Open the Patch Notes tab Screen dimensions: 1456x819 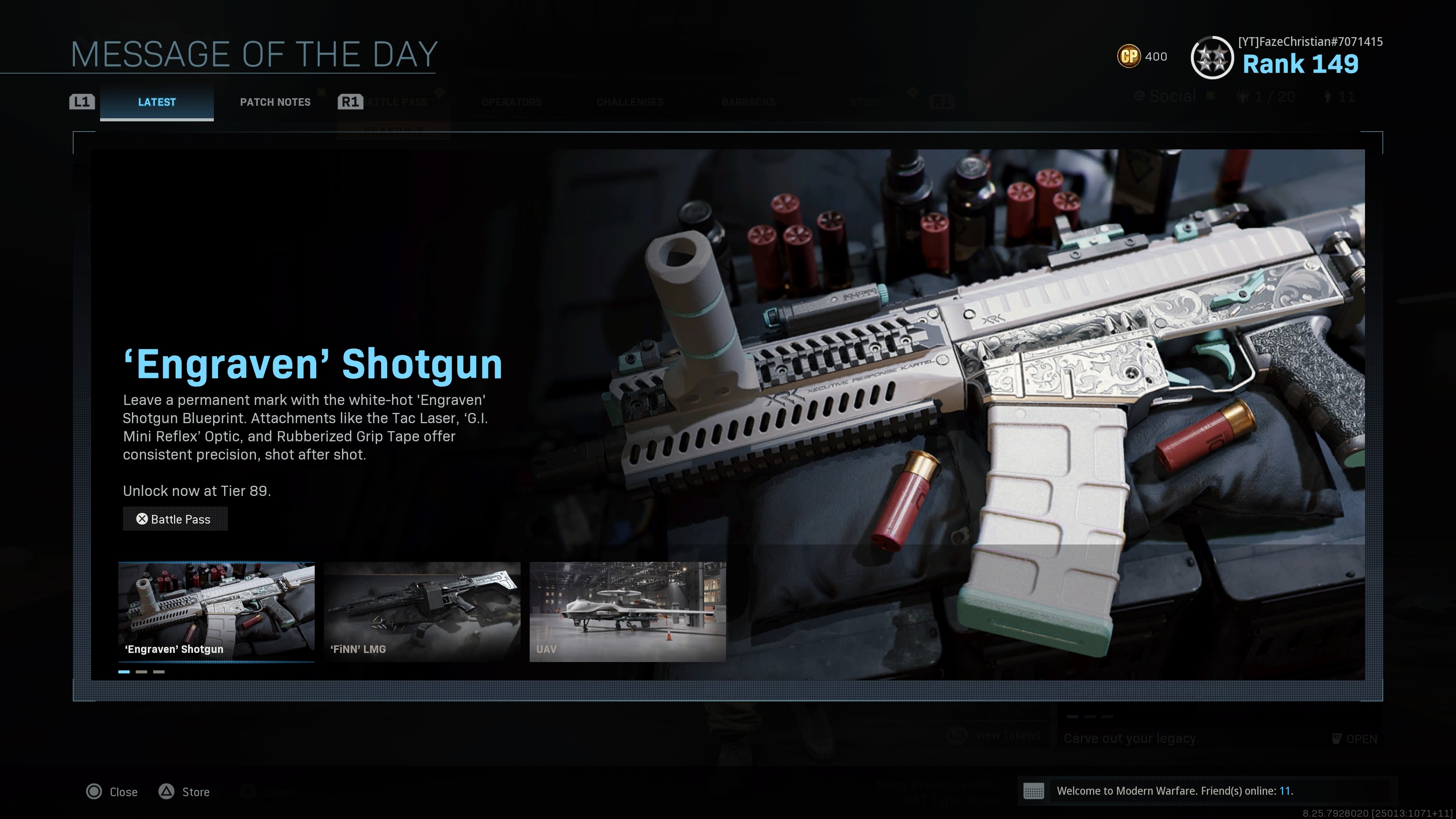click(x=275, y=102)
